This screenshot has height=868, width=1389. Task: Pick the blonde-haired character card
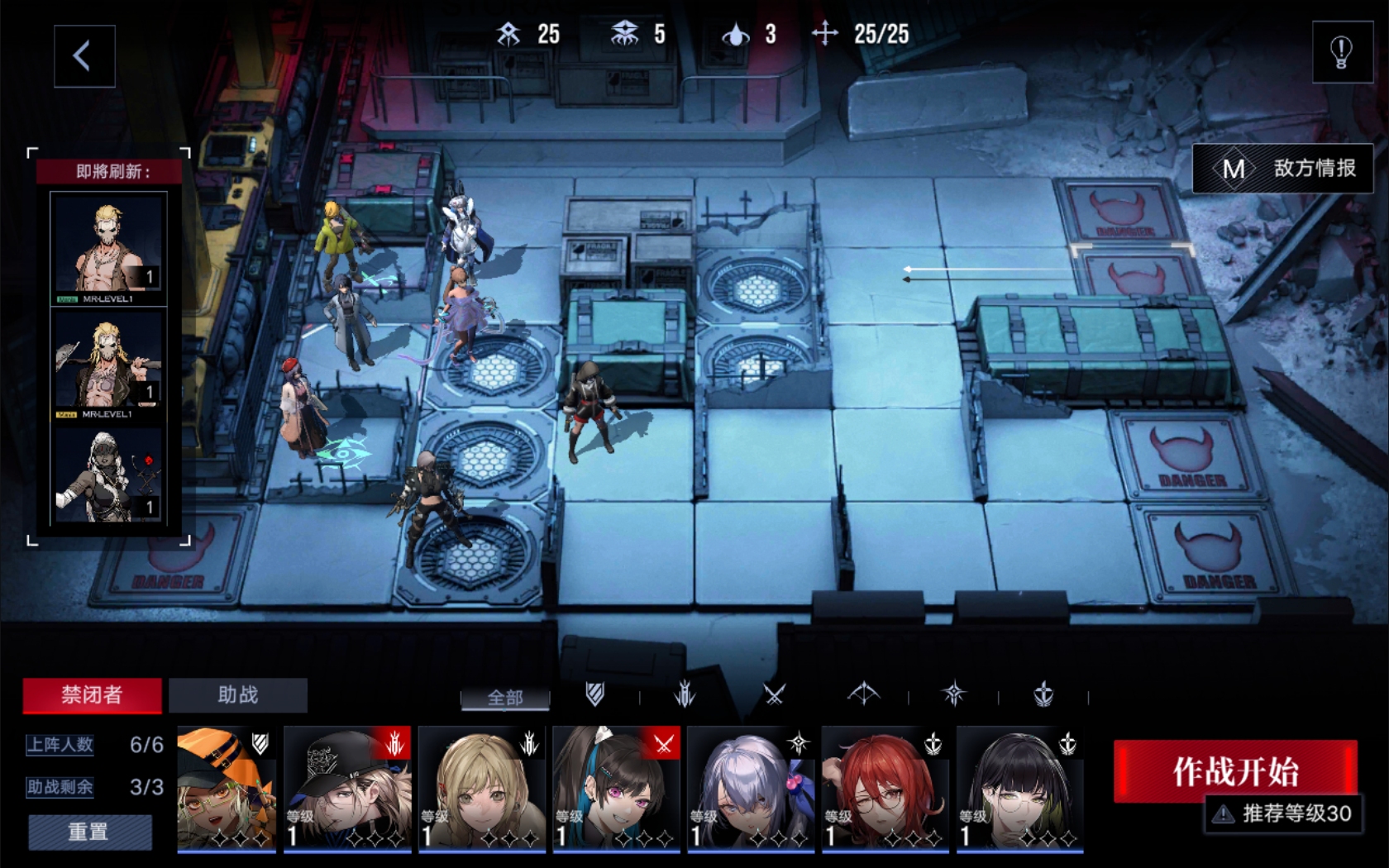pos(482,789)
